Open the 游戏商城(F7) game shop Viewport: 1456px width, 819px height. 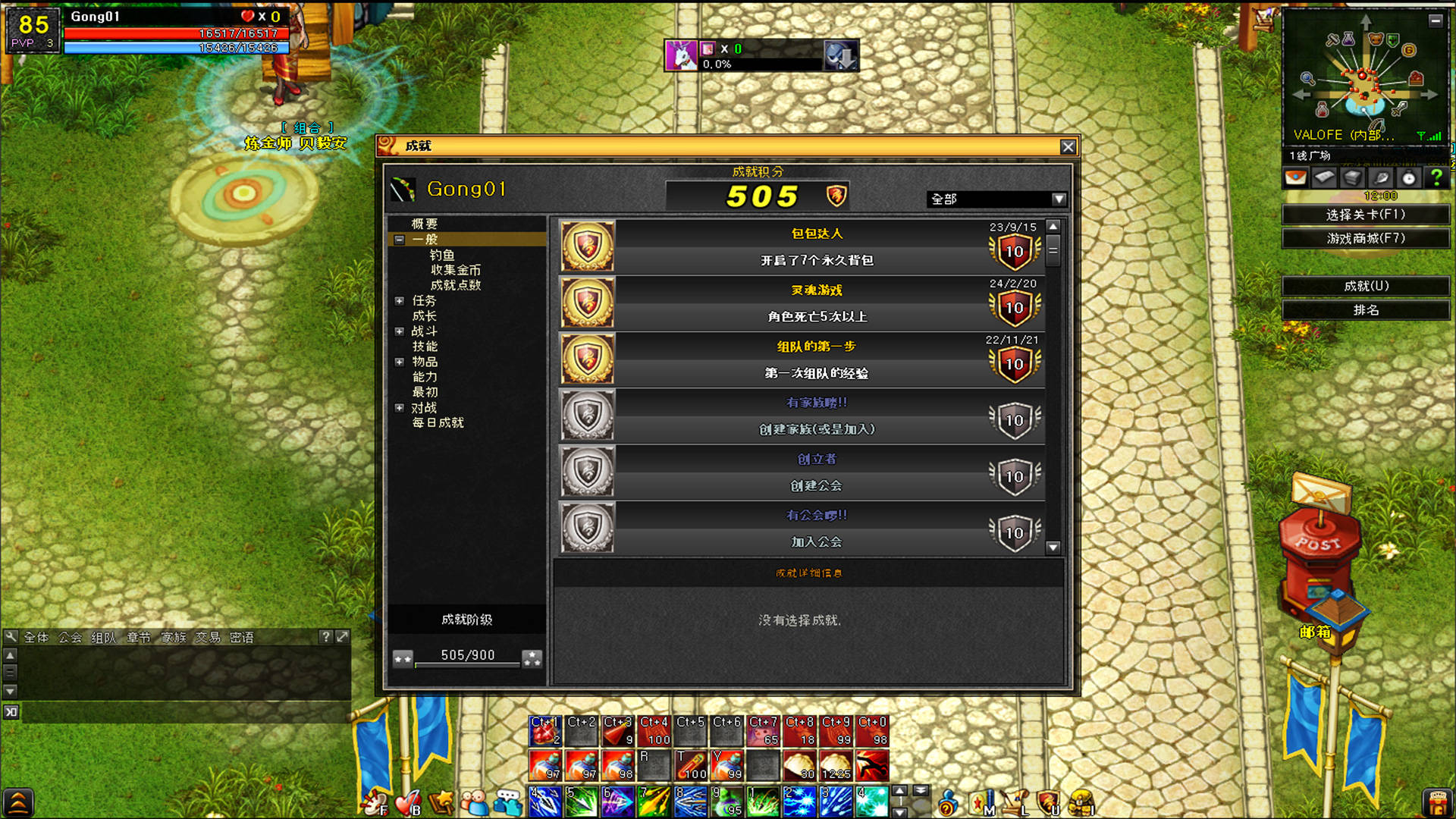1365,238
